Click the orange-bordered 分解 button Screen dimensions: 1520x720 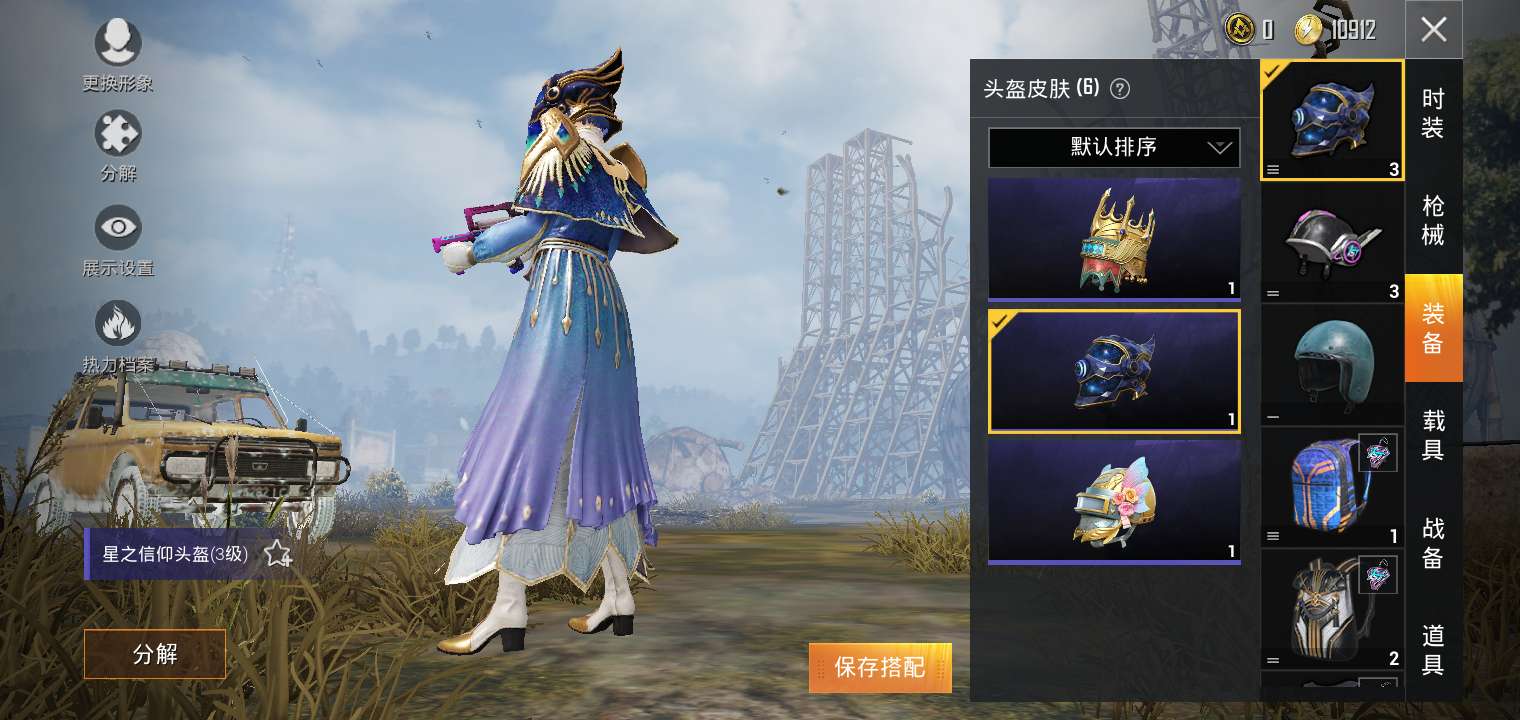(154, 654)
